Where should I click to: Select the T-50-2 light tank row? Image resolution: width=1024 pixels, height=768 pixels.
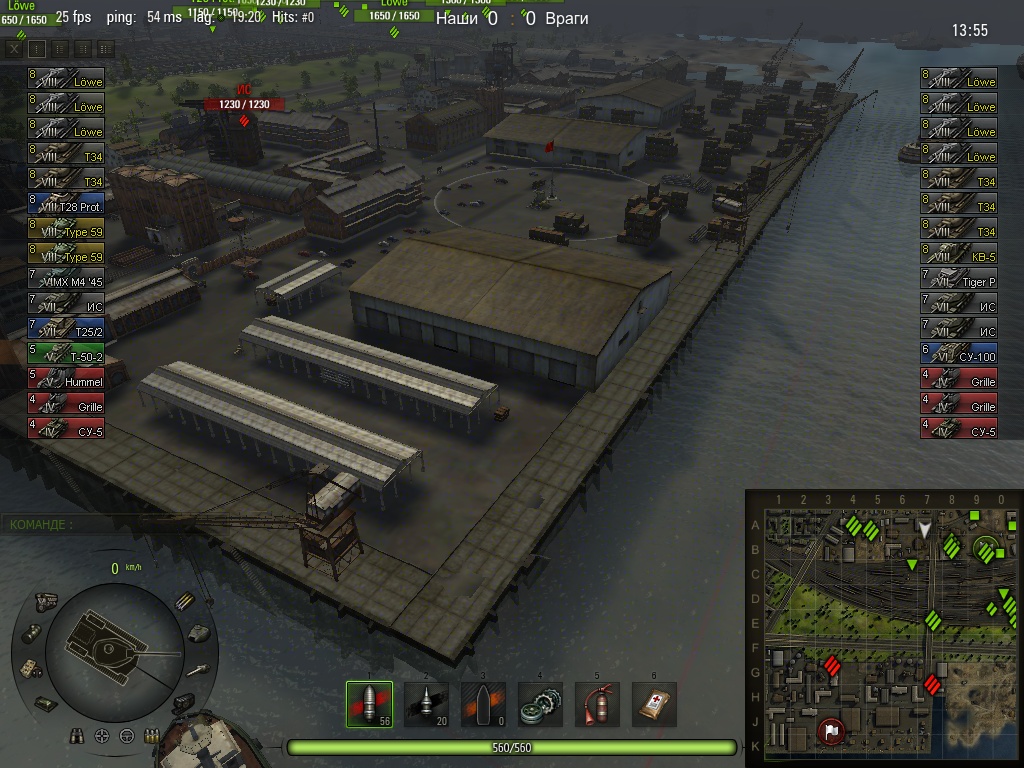coord(66,356)
